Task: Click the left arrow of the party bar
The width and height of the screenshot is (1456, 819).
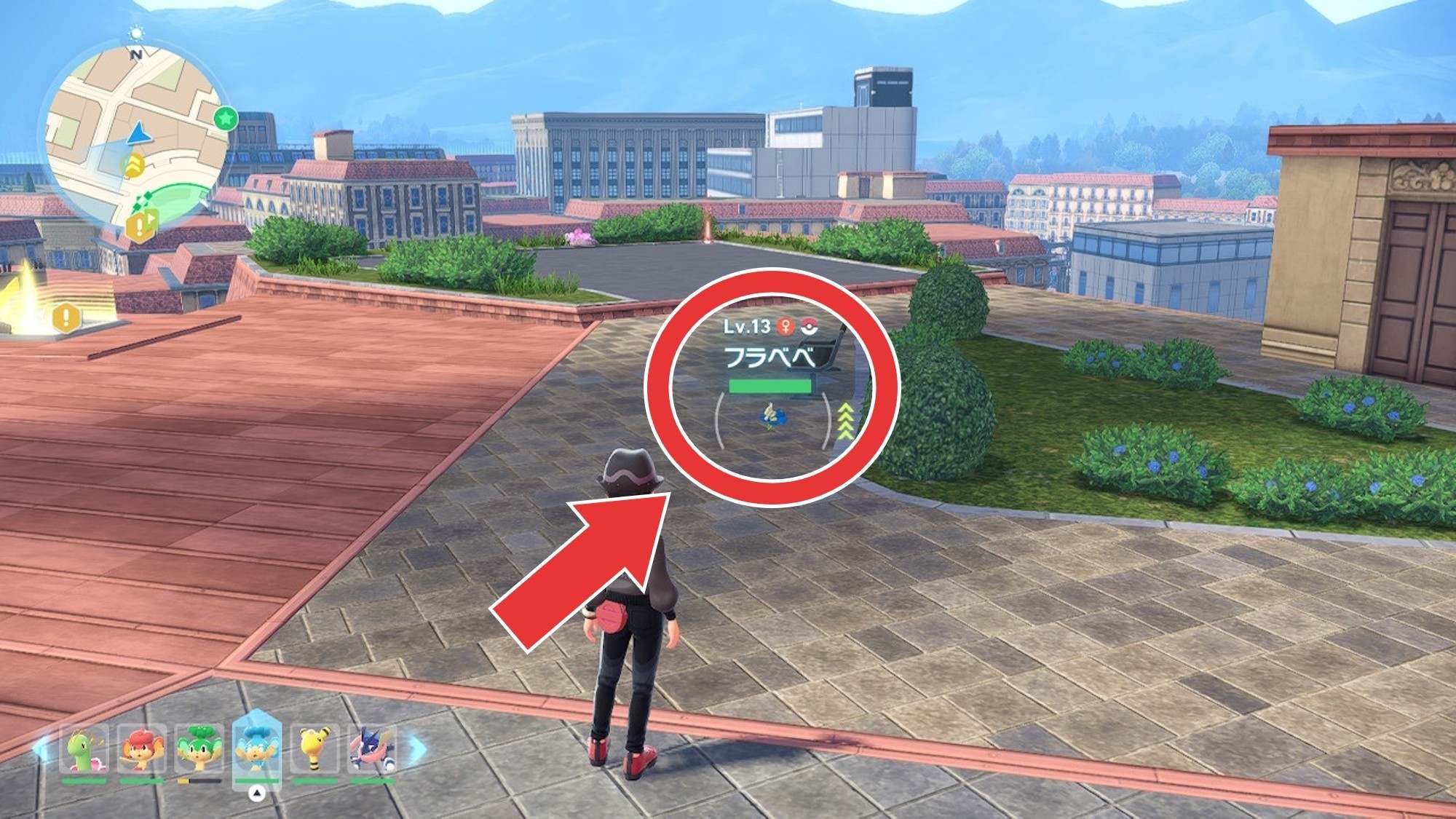Action: (41, 750)
